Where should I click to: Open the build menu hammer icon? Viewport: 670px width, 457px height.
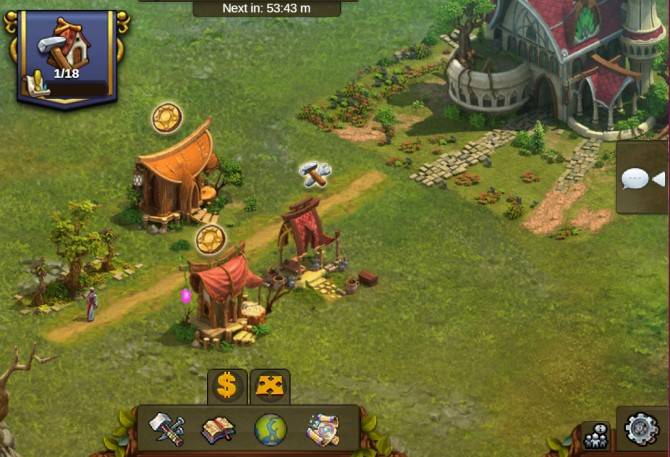point(167,429)
